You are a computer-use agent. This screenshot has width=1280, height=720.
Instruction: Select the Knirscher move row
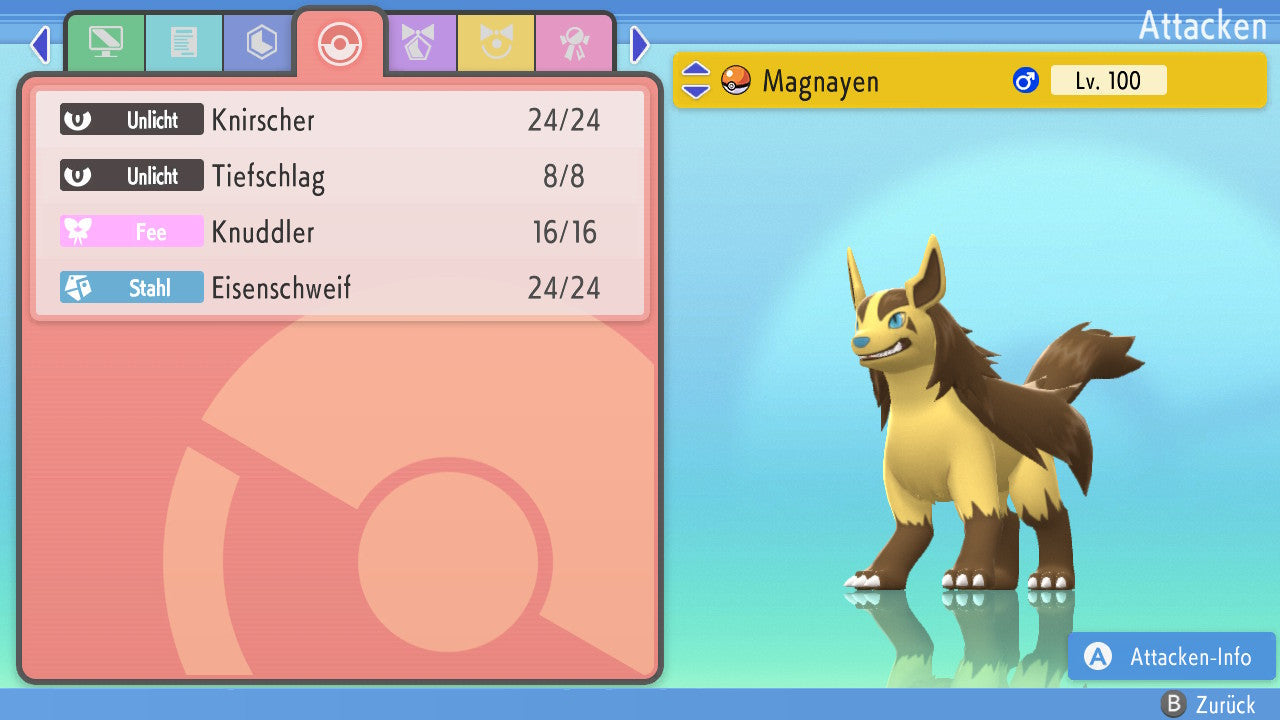(x=340, y=121)
